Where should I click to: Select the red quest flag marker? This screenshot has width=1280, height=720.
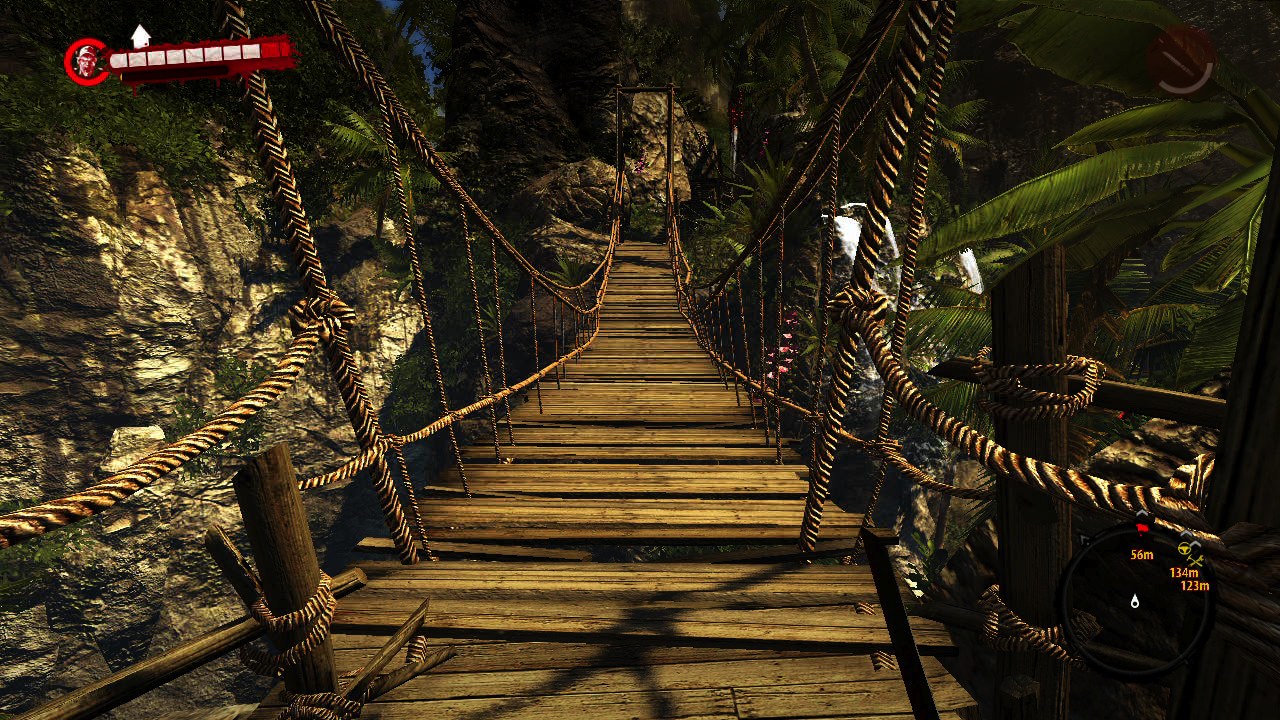[1142, 527]
